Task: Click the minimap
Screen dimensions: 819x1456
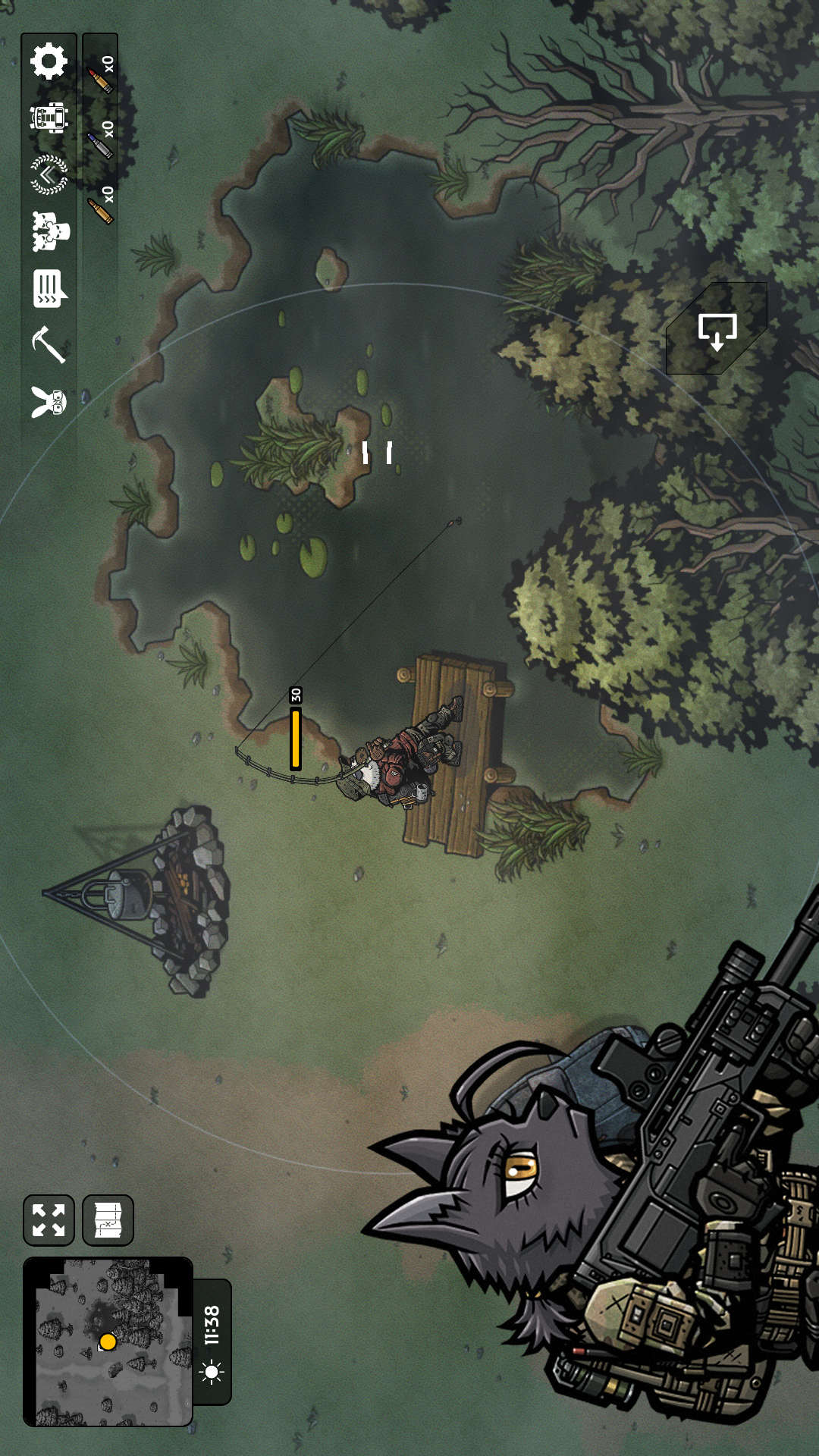Action: pos(108,1341)
